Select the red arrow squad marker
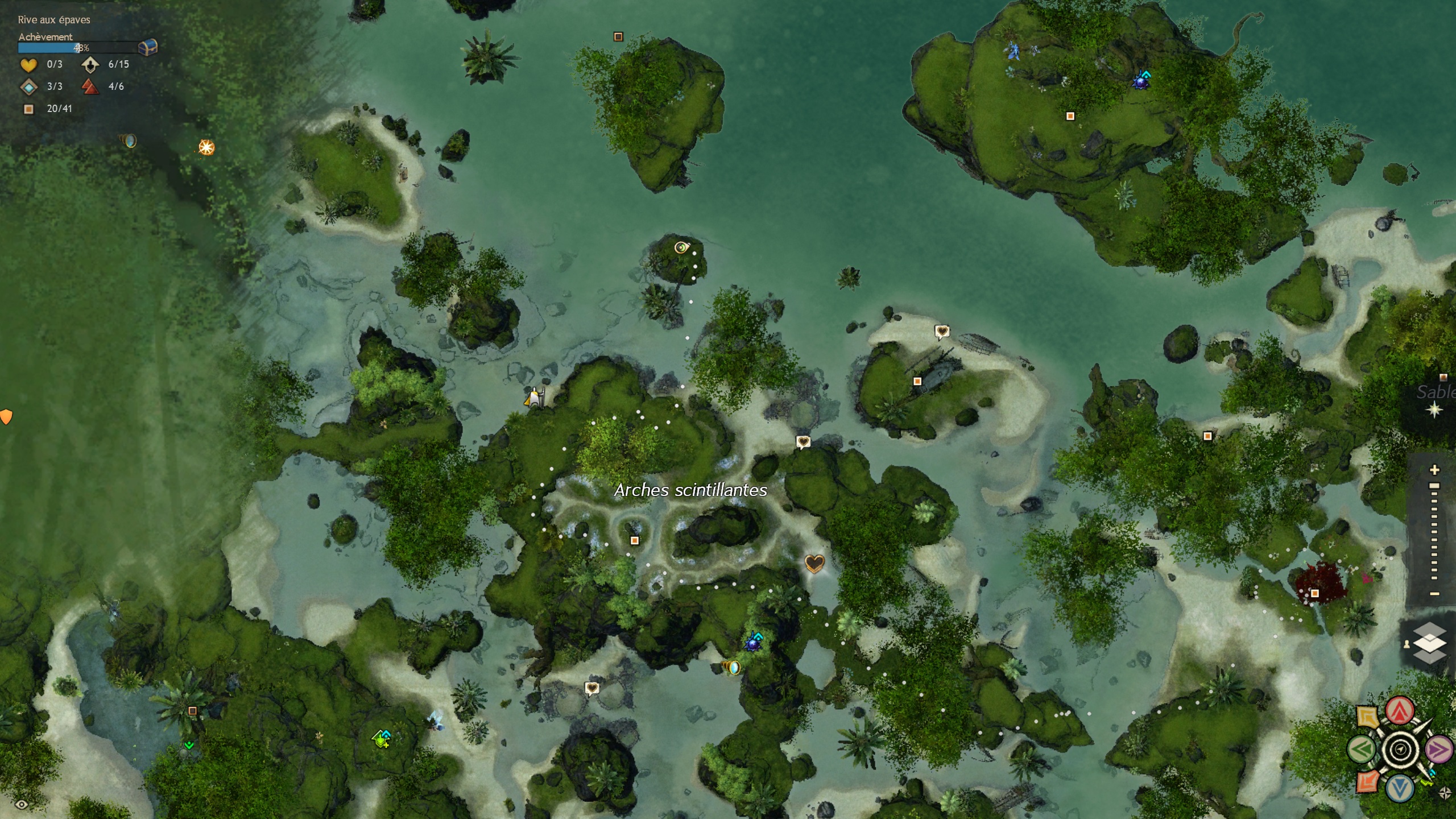Image resolution: width=1456 pixels, height=819 pixels. click(x=1400, y=711)
